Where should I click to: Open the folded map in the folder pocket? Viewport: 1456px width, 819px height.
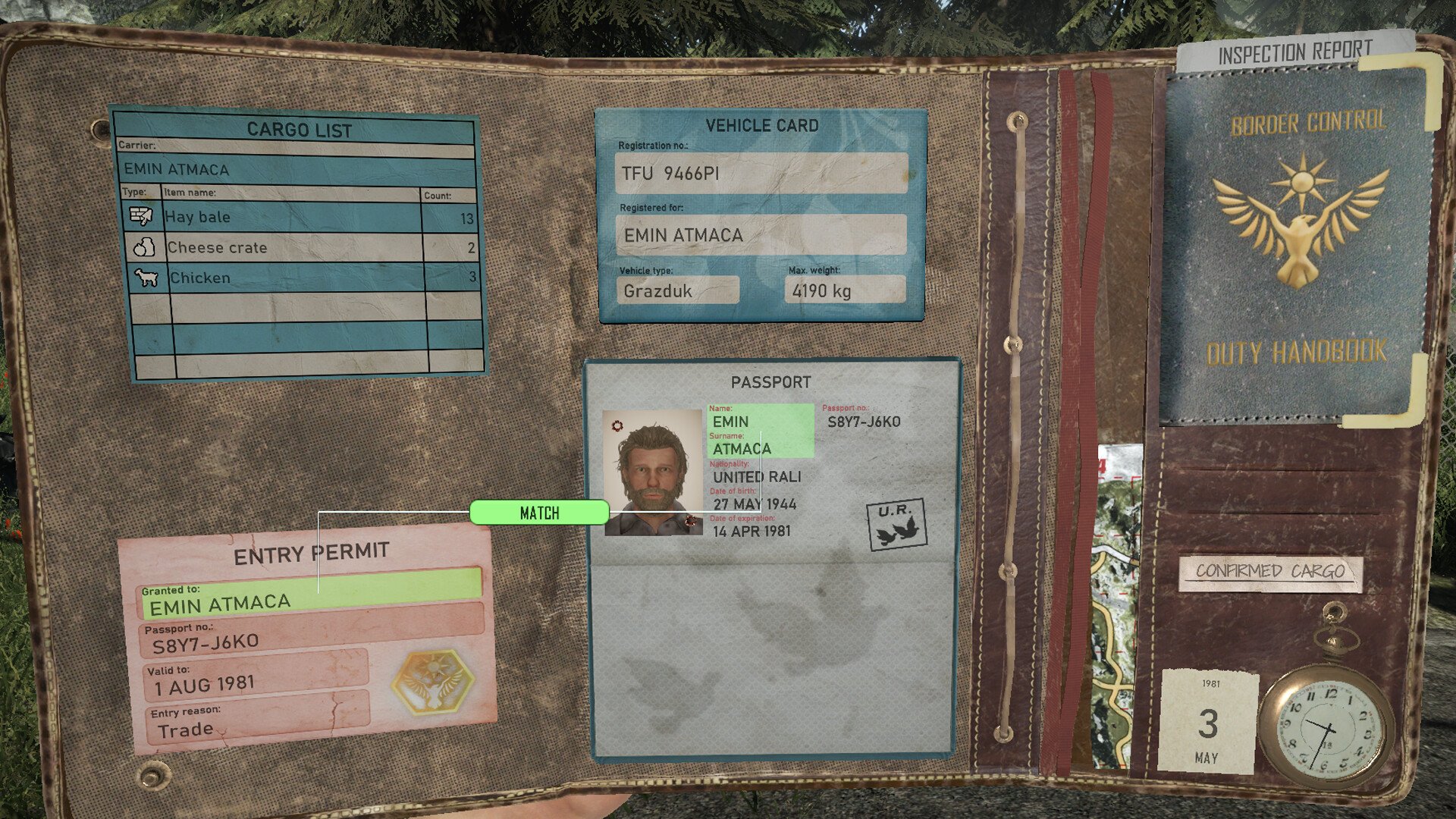(1116, 607)
